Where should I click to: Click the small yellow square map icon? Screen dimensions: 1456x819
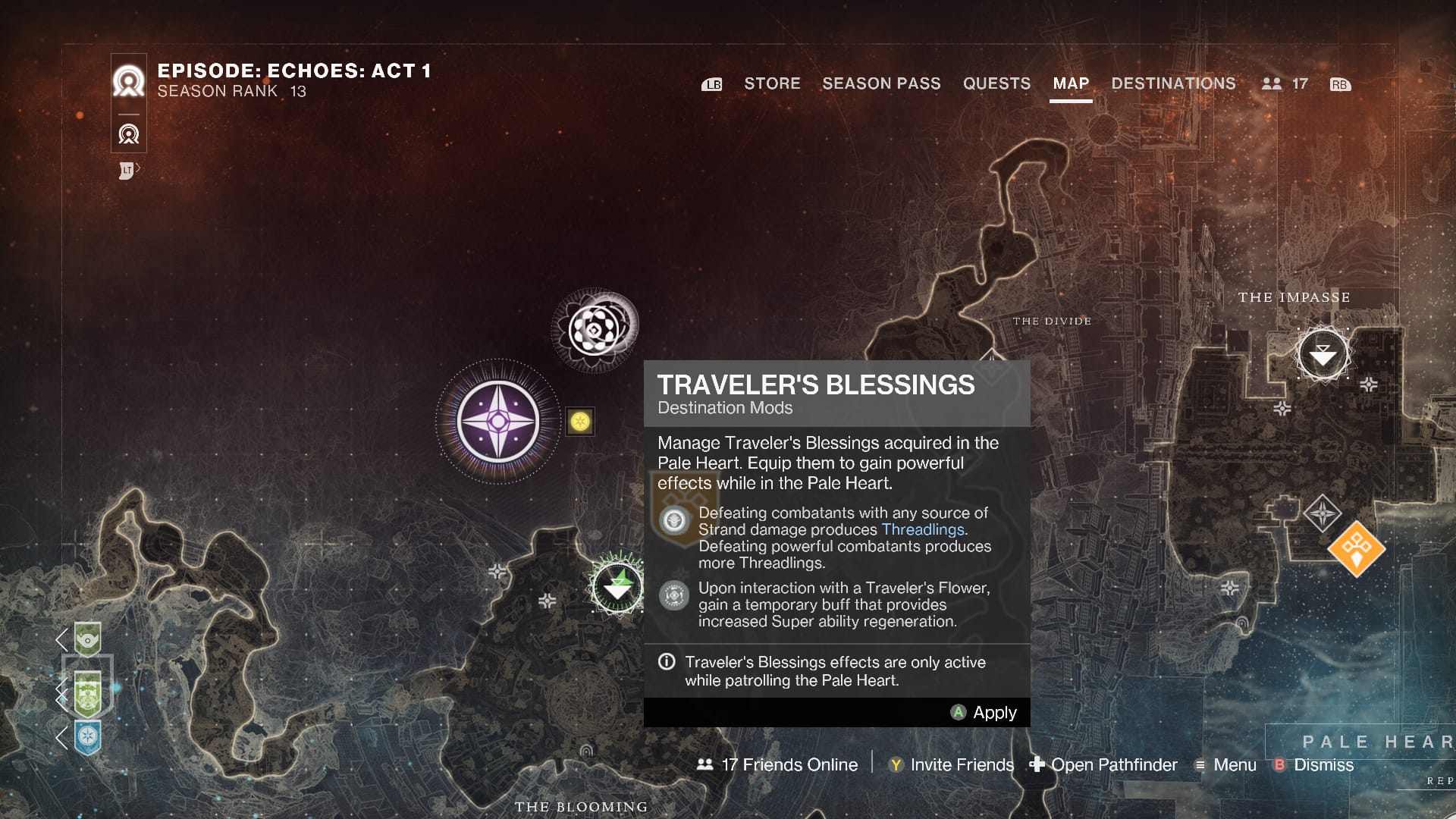coord(580,422)
